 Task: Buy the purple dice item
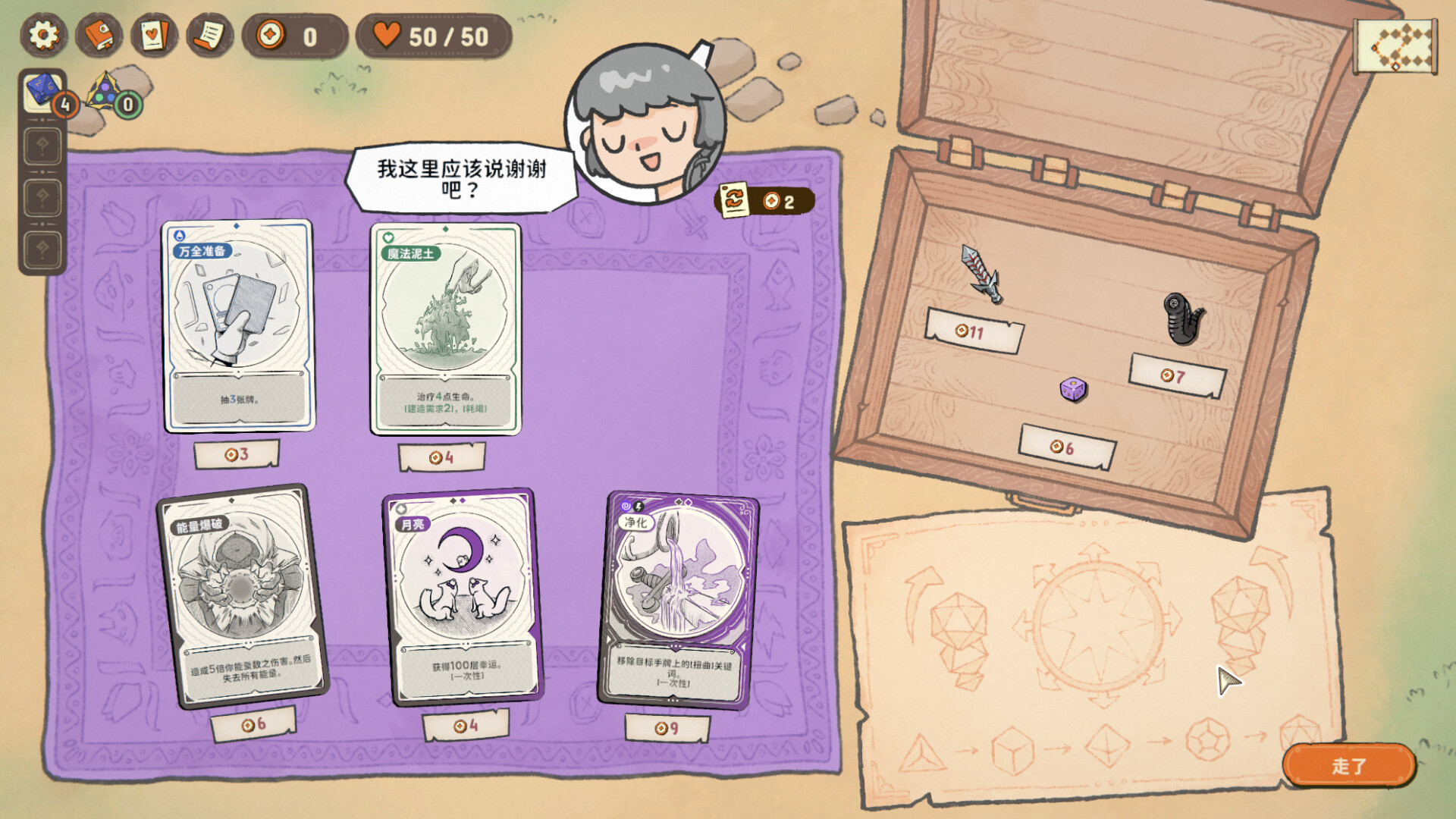pyautogui.click(x=1073, y=390)
